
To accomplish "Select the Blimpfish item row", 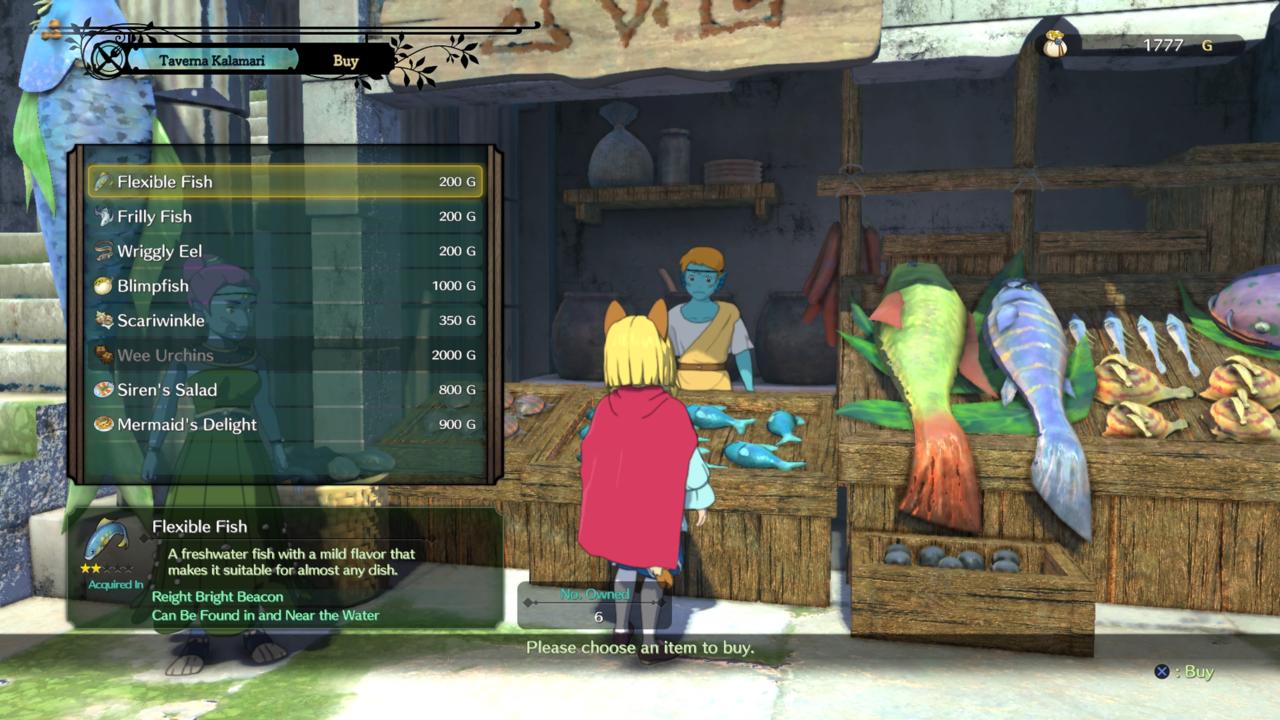I will [x=285, y=286].
